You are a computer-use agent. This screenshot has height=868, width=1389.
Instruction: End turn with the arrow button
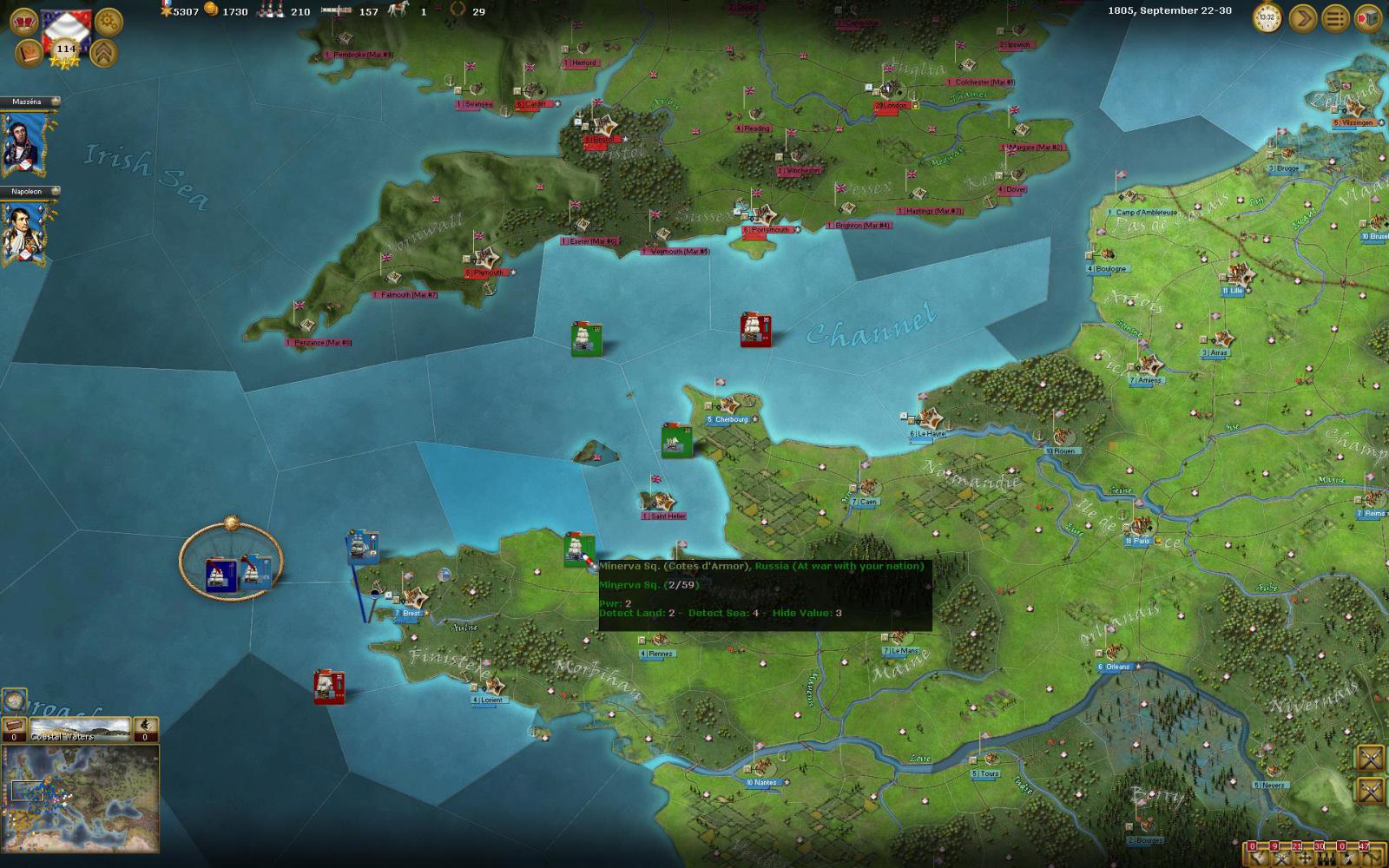tap(1302, 17)
